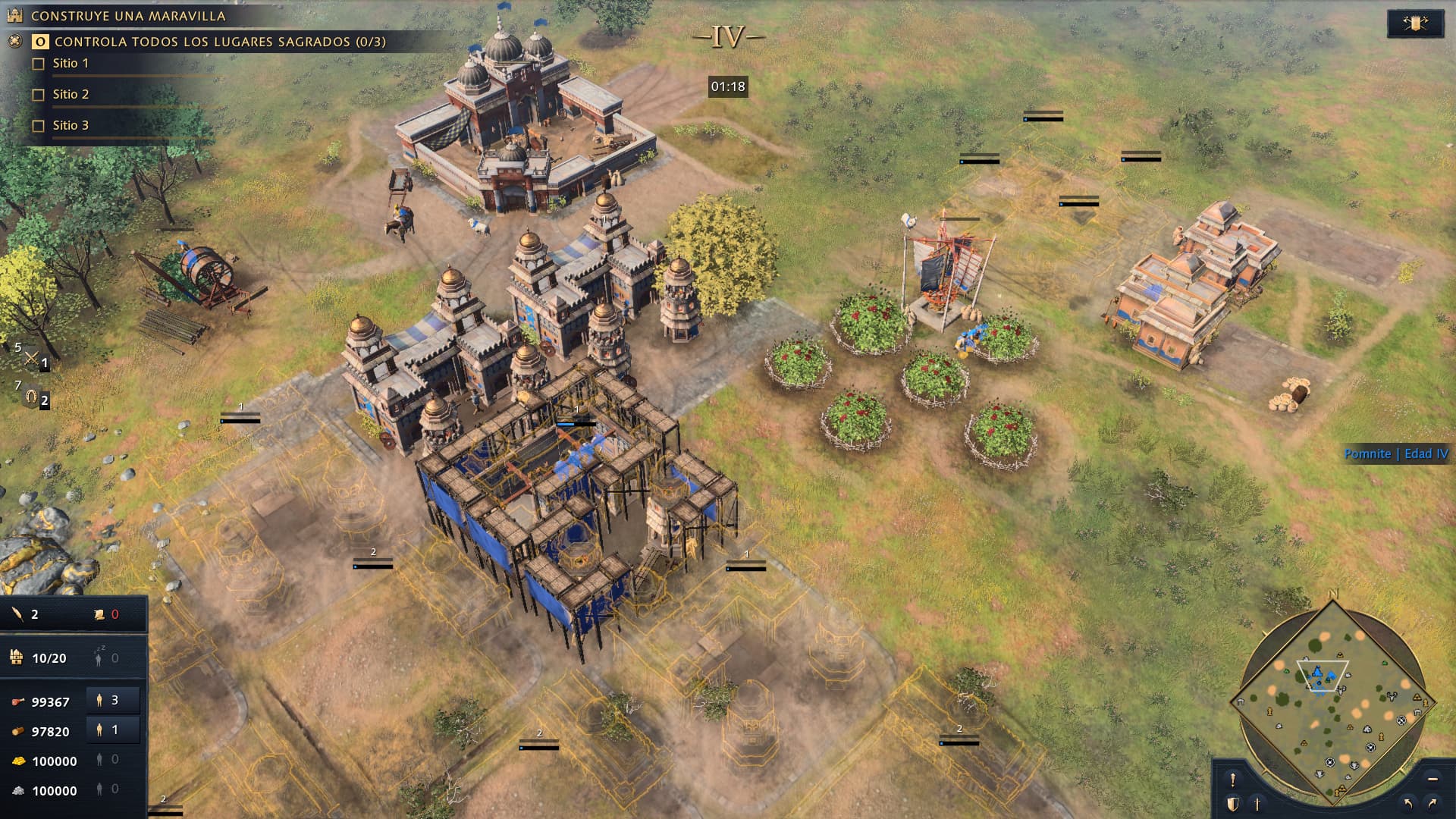Click the Construye una Maravilla objective
1456x819 pixels.
pos(127,16)
